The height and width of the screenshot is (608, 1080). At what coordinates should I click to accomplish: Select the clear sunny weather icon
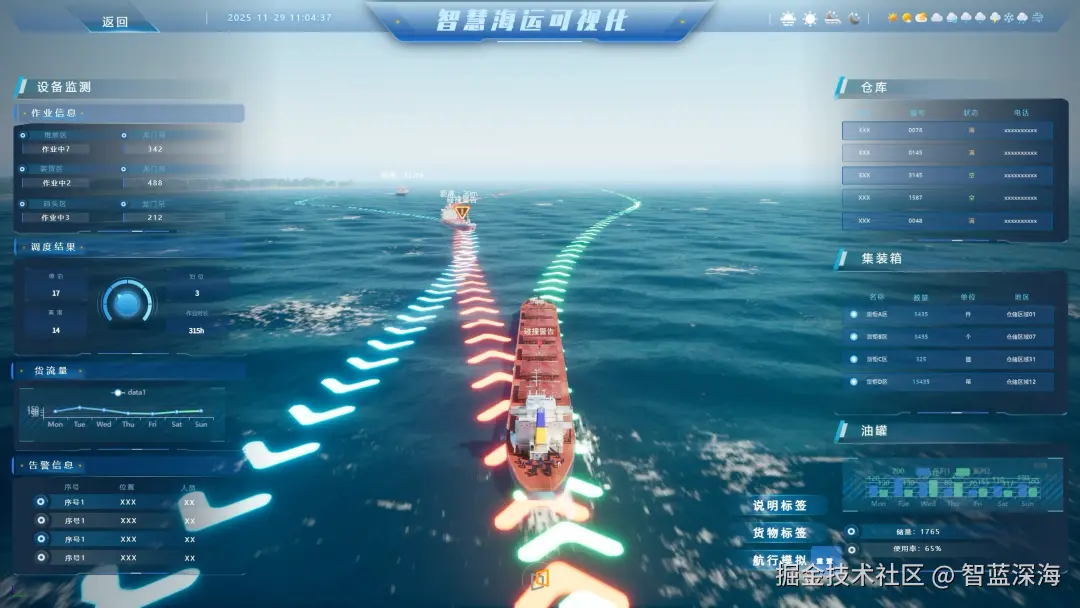tap(892, 18)
